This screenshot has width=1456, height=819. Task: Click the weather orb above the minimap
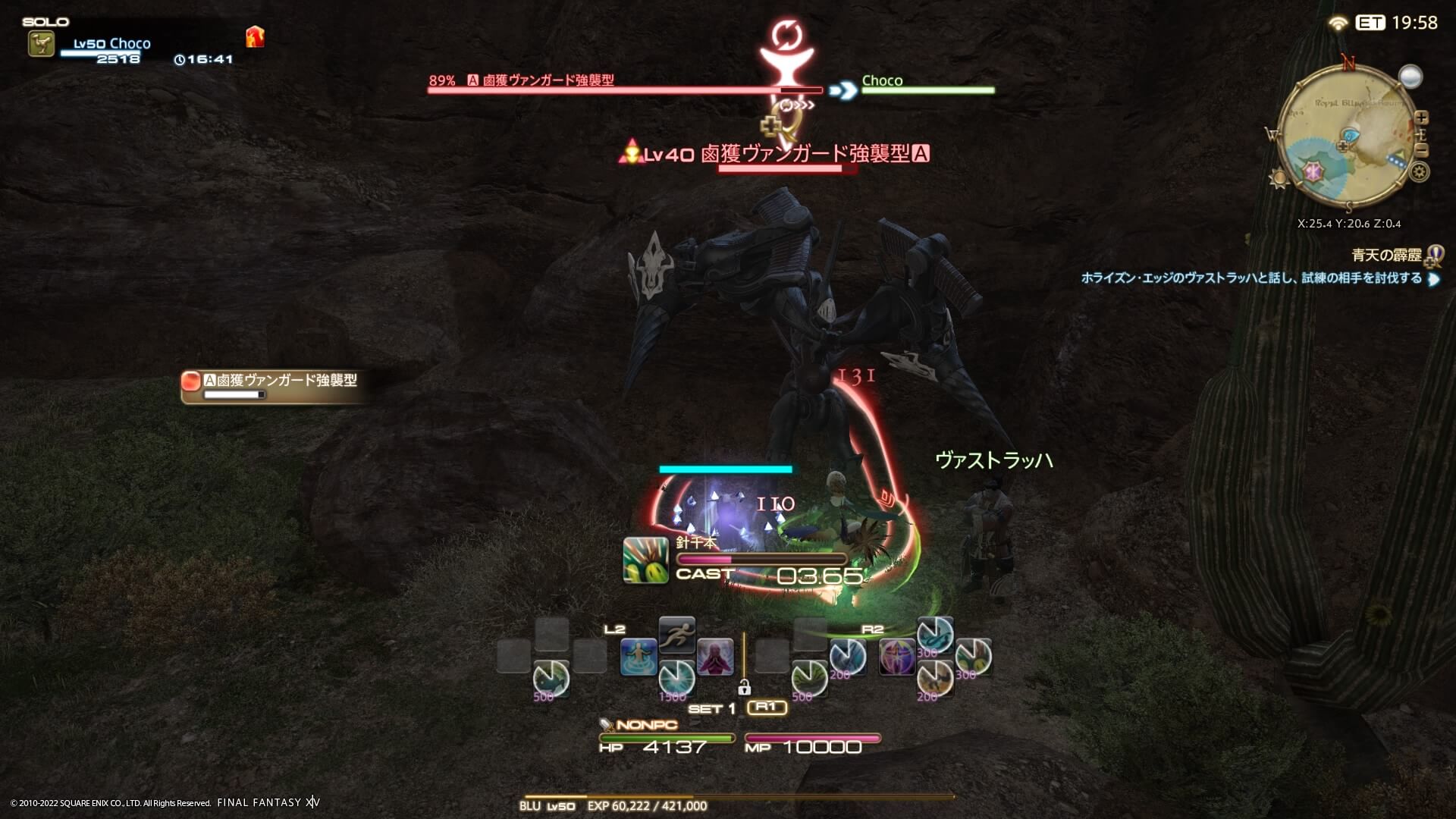(x=1410, y=77)
